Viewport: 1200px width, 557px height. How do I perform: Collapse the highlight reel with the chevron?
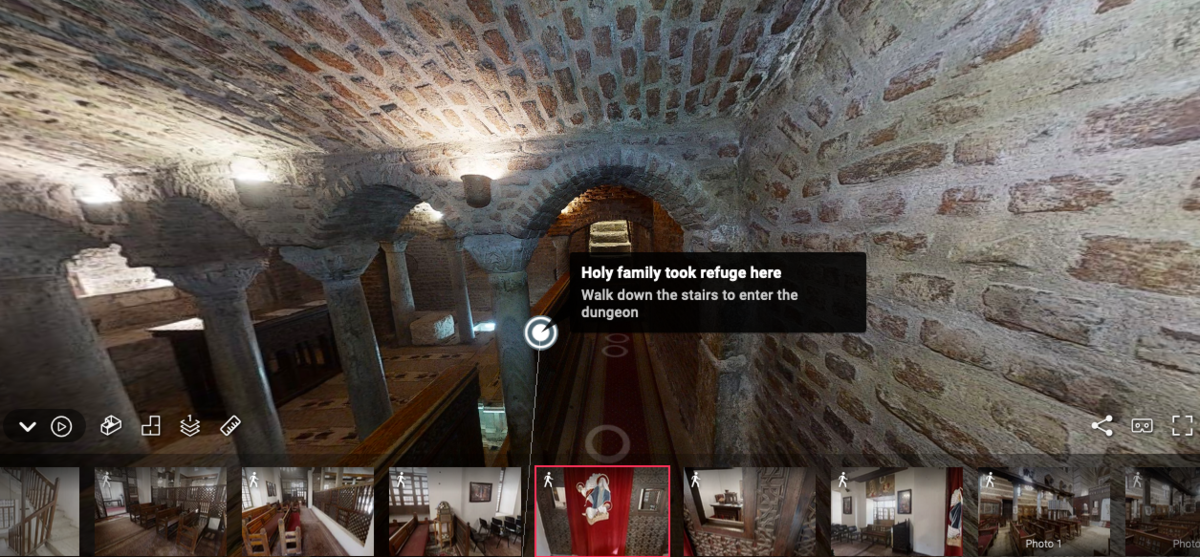pyautogui.click(x=27, y=427)
